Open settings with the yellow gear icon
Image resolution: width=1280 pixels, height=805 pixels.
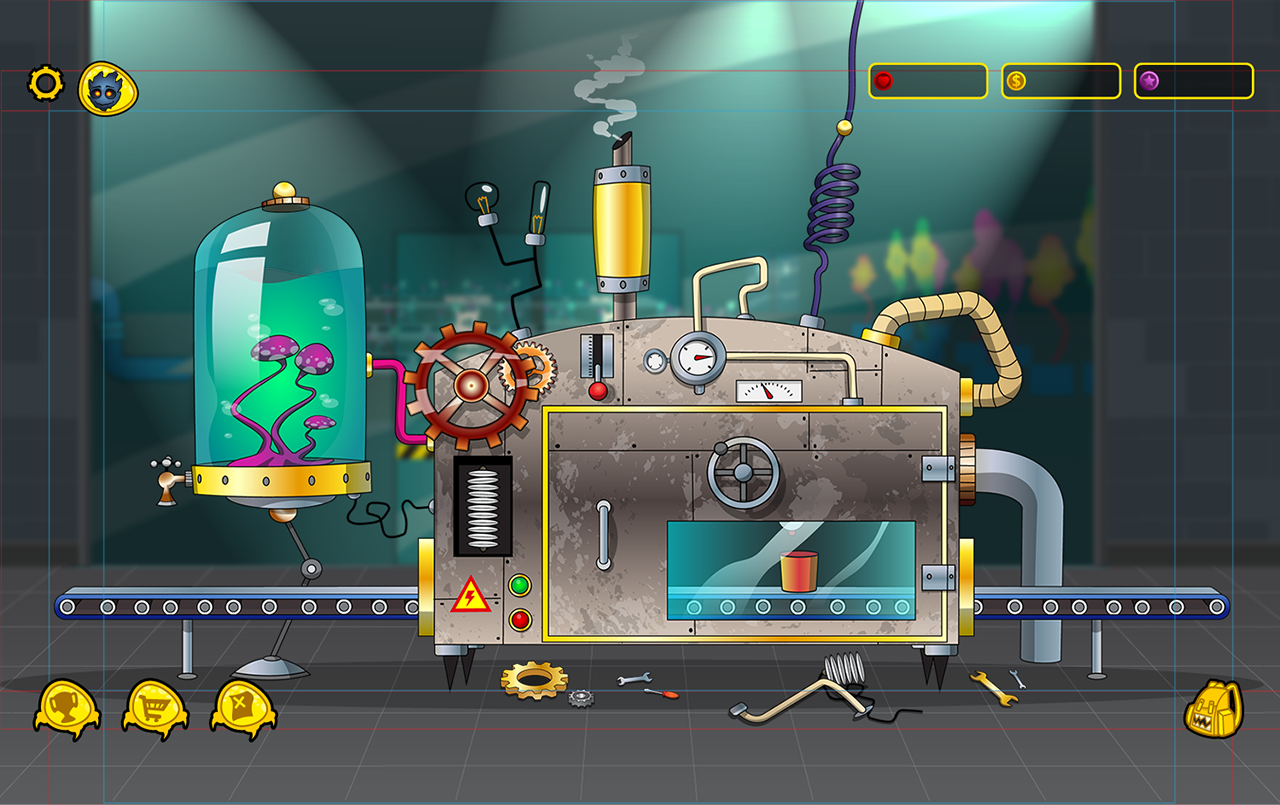(45, 84)
